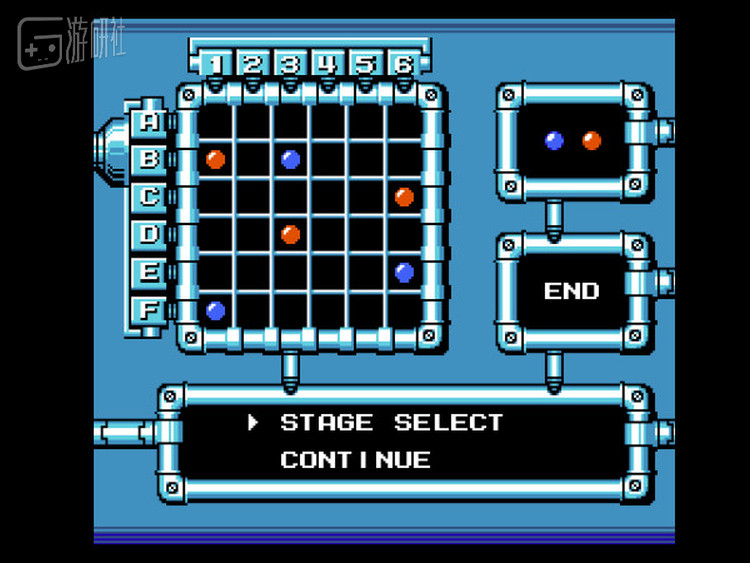Select the blue dot at grid cell F1
The height and width of the screenshot is (563, 750).
point(215,310)
